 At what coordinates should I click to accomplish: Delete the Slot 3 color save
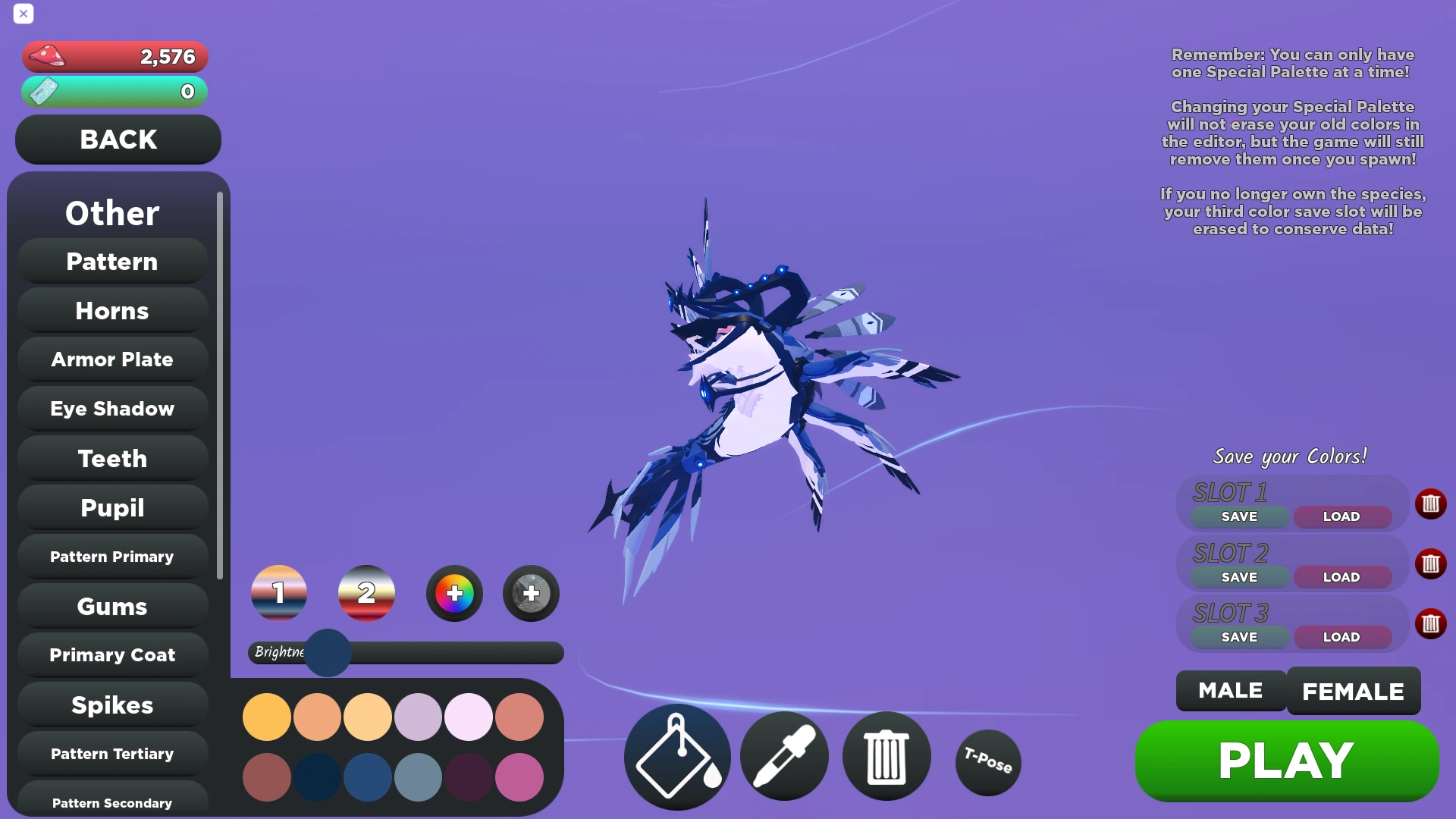[x=1431, y=623]
